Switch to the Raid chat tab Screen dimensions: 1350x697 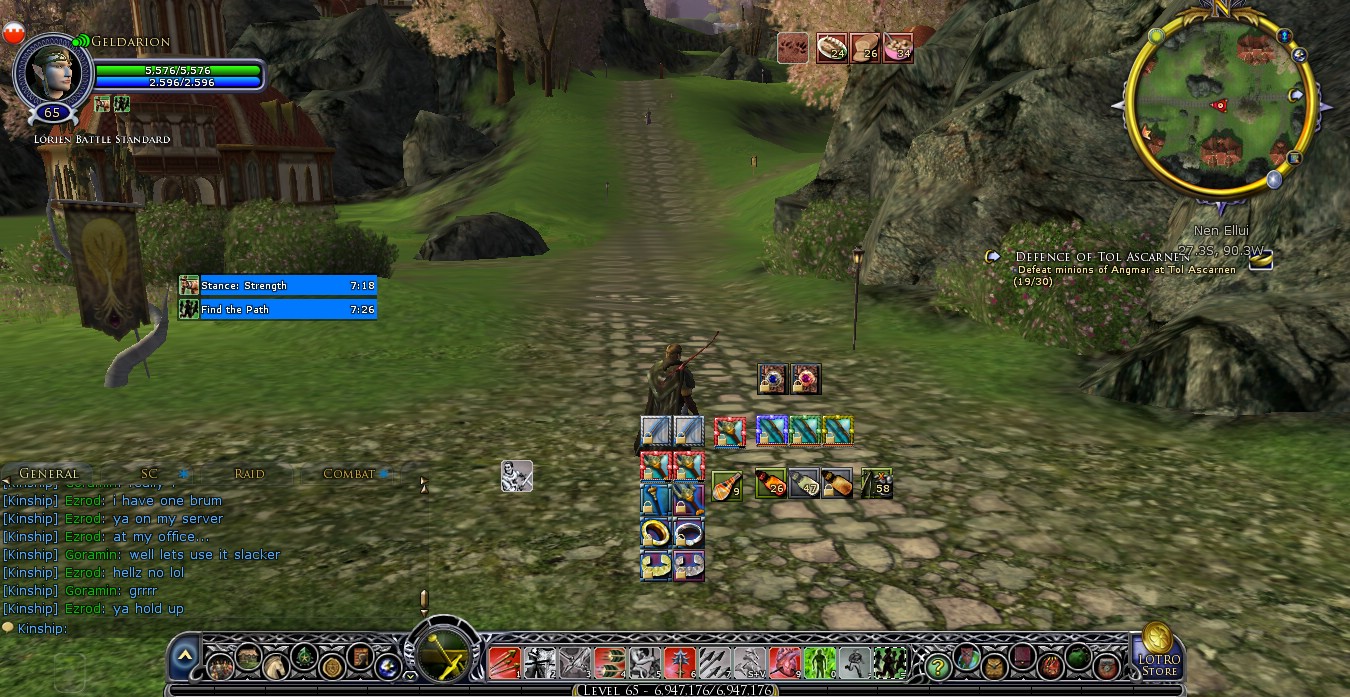(249, 474)
